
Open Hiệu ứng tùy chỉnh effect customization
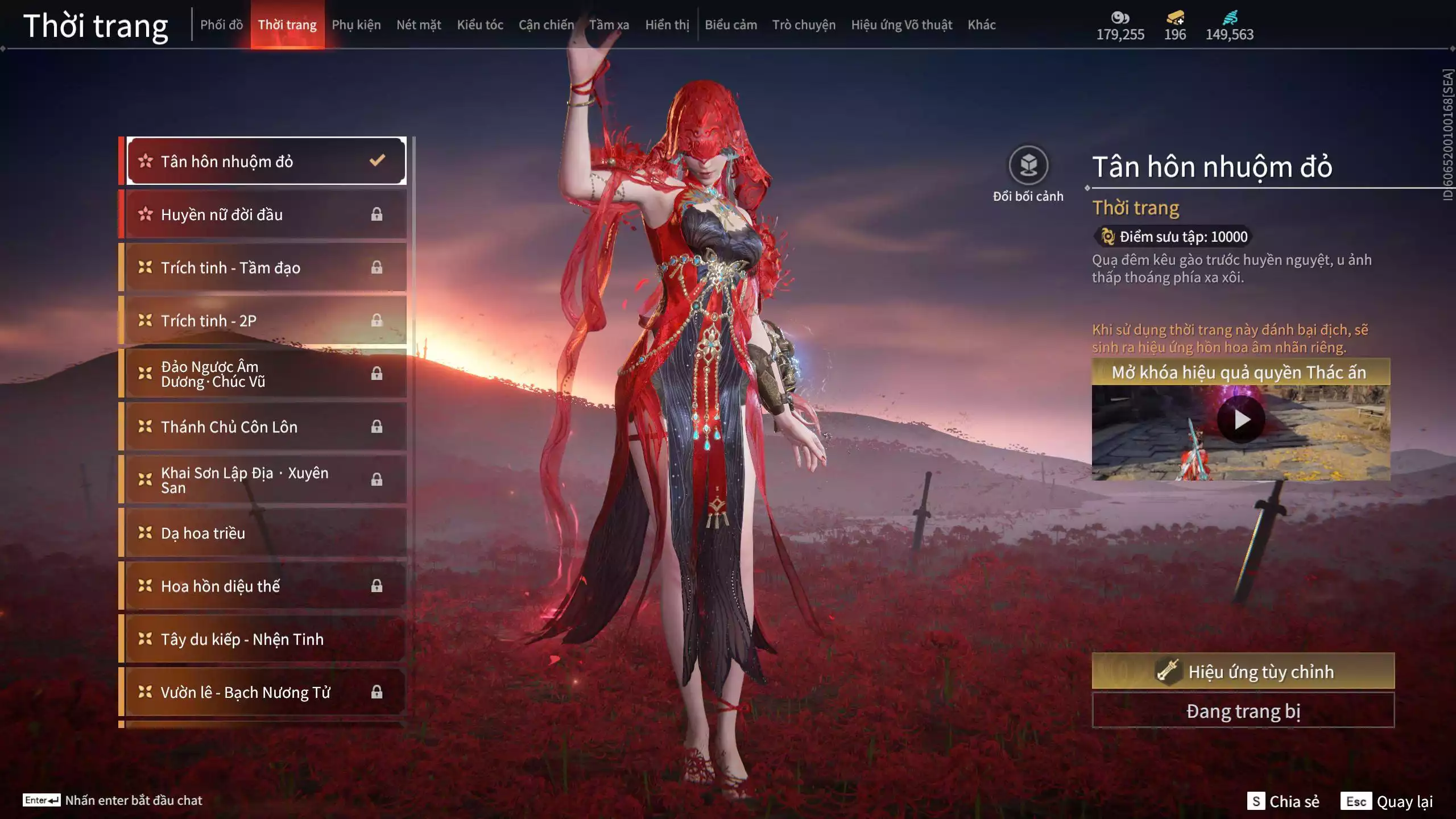(x=1243, y=672)
